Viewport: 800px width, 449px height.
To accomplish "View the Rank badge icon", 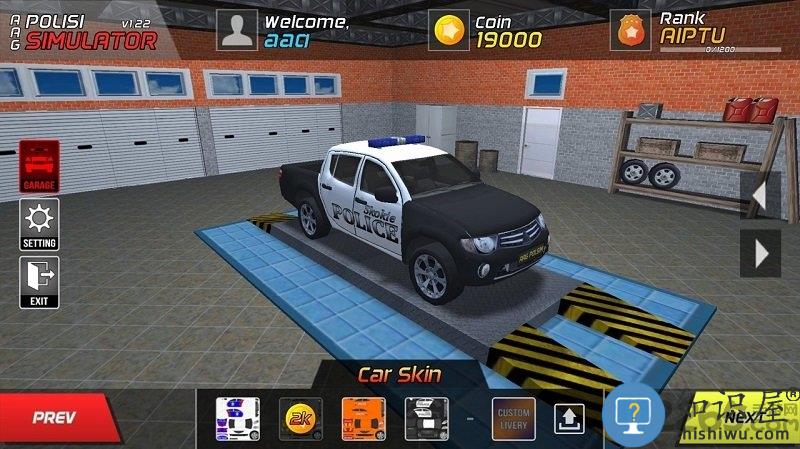I will (x=630, y=31).
